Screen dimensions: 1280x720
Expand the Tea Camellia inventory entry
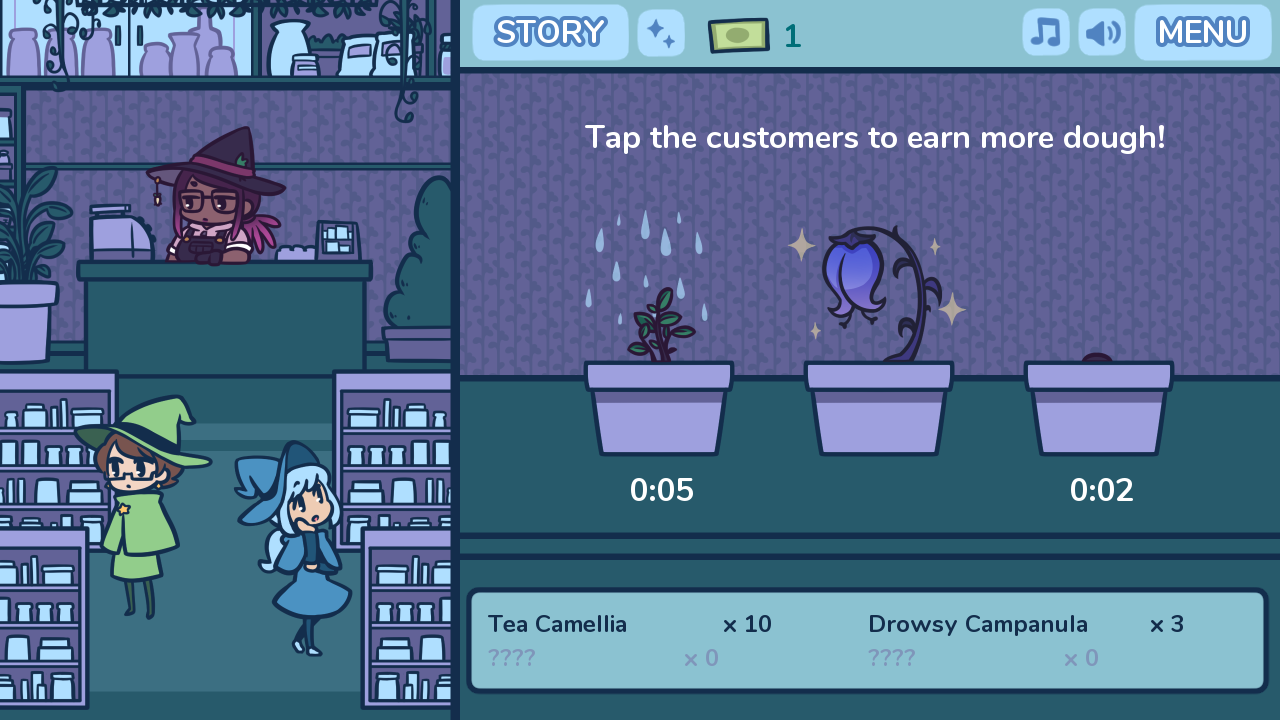[557, 624]
